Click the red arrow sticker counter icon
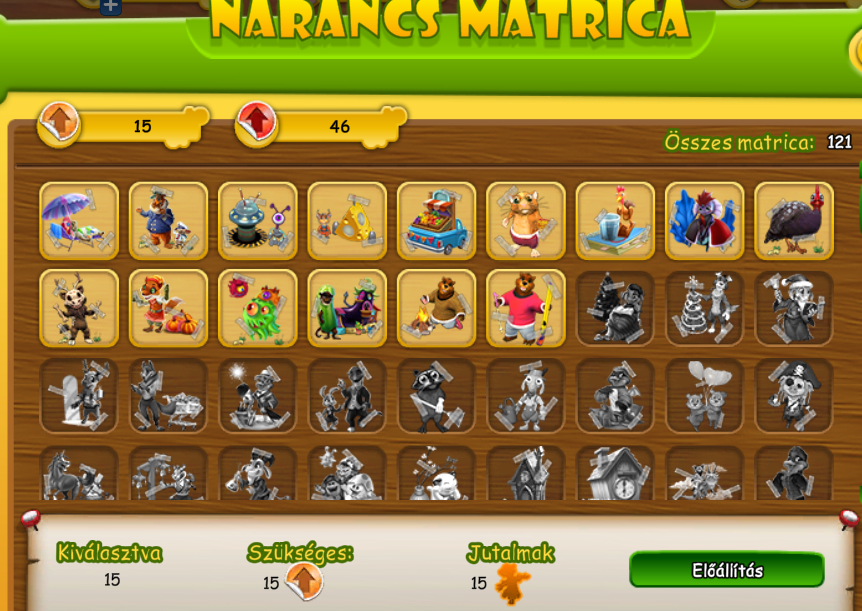Screen dimensions: 862x611 (257, 123)
